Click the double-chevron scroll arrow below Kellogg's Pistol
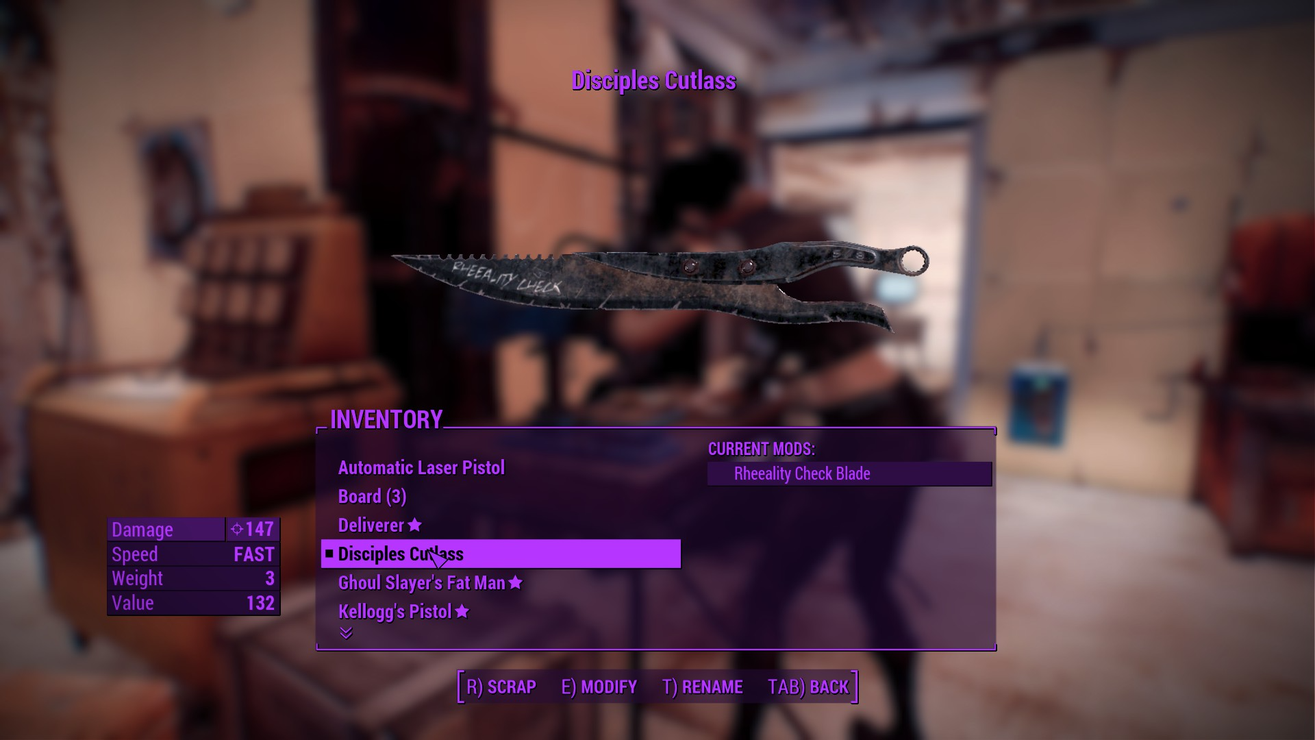The width and height of the screenshot is (1315, 740). (x=345, y=631)
